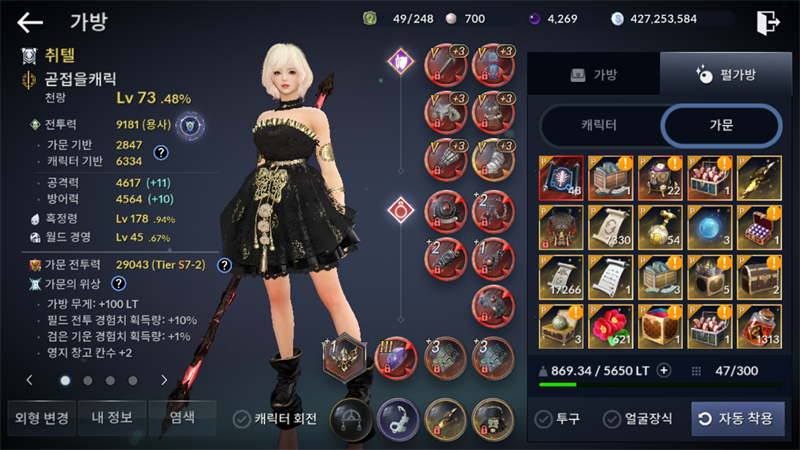The width and height of the screenshot is (800, 450).
Task: Toggle the 얼굴장식 face accessory checkbox
Action: 608,419
